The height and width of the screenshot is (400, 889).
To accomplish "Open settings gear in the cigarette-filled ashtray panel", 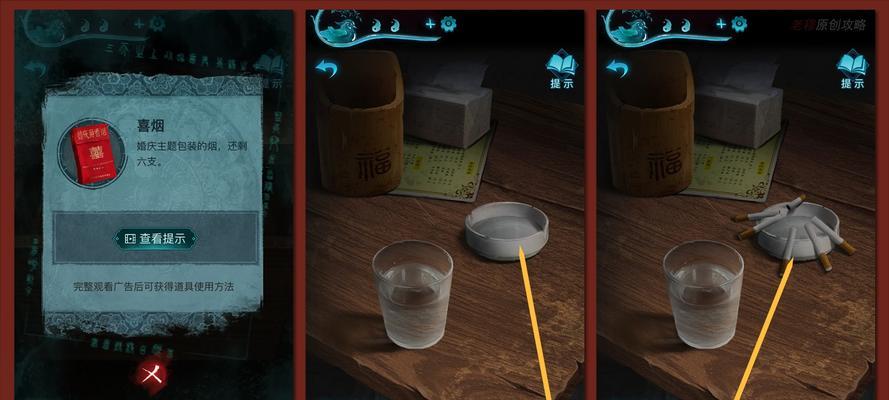I will (x=740, y=23).
